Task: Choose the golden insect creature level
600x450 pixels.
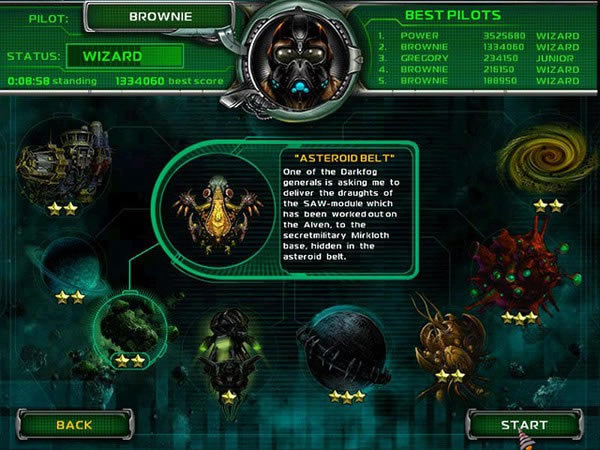Action: click(x=450, y=347)
